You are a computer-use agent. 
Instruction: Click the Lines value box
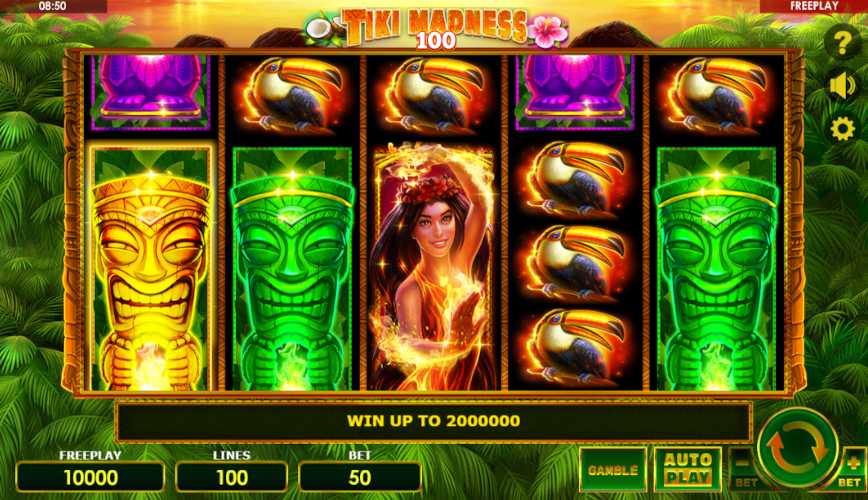pyautogui.click(x=231, y=477)
